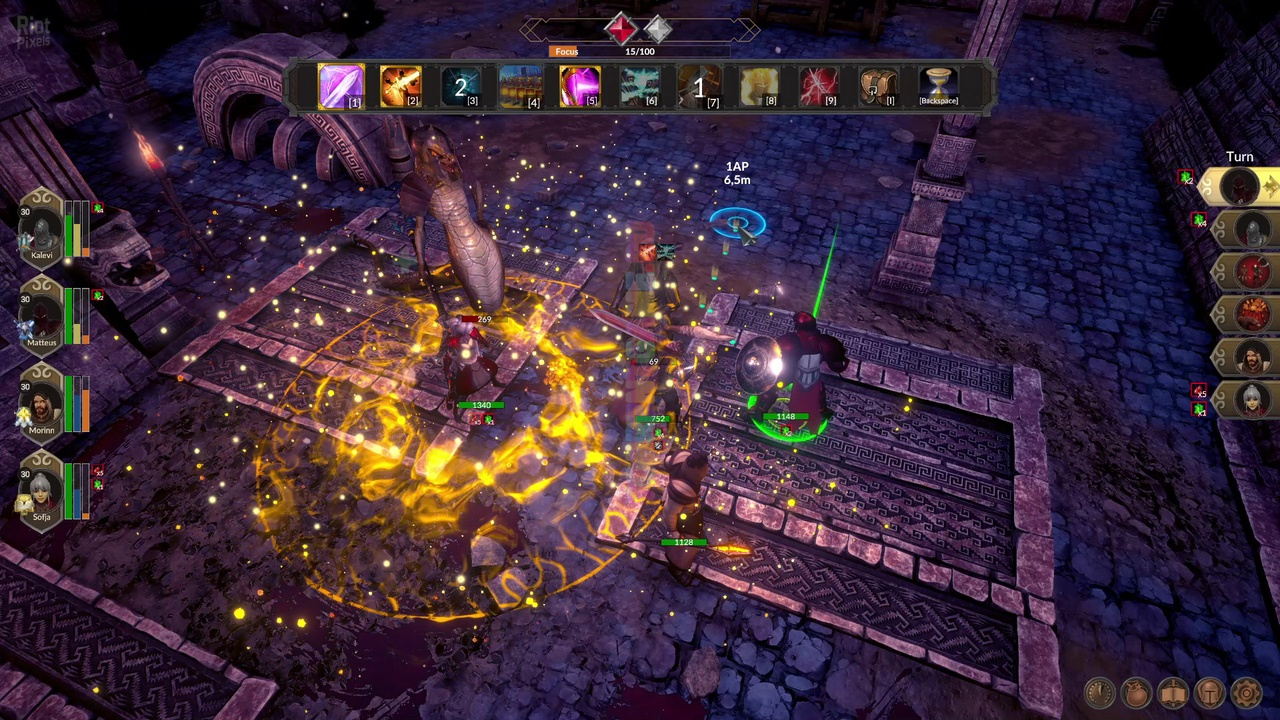Open the helmet character sheet icon
The height and width of the screenshot is (720, 1280).
click(x=1210, y=692)
